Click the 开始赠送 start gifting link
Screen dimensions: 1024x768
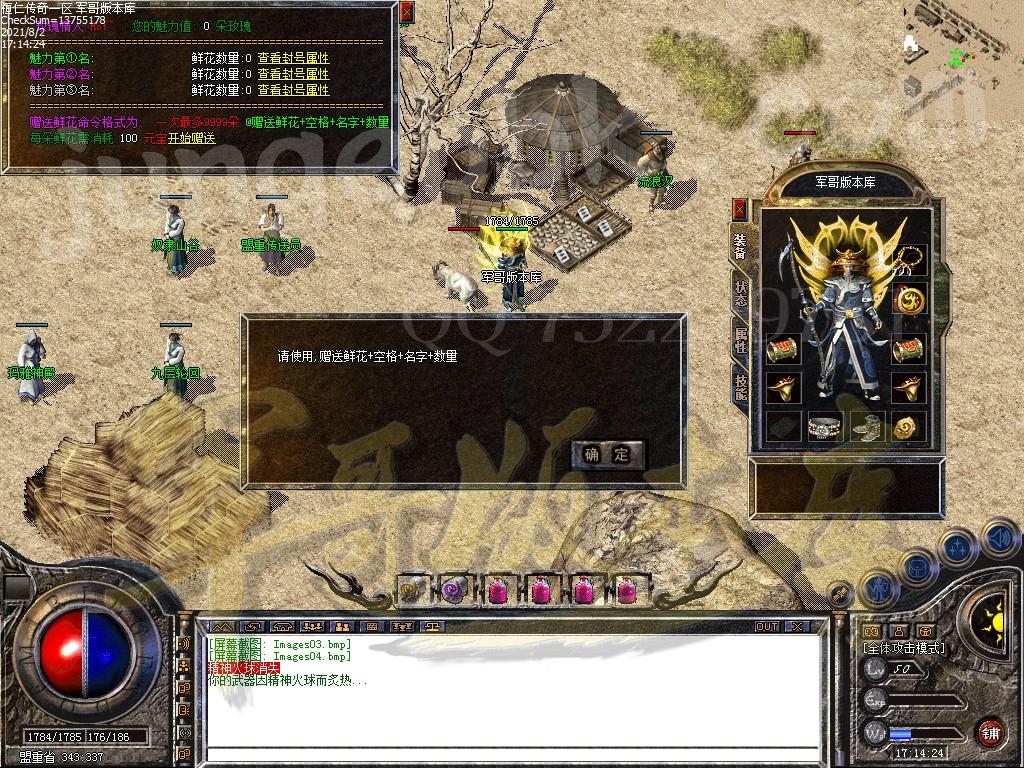pyautogui.click(x=191, y=138)
